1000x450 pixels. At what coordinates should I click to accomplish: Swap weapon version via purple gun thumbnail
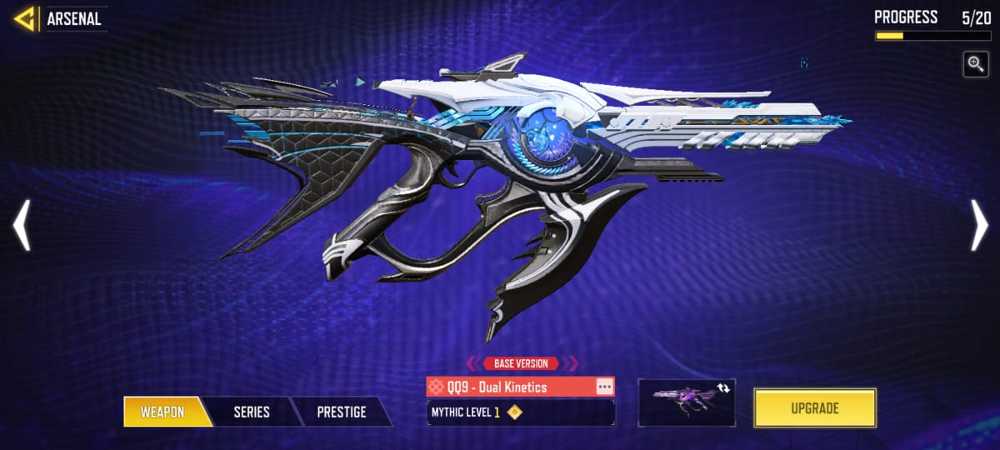click(x=686, y=400)
